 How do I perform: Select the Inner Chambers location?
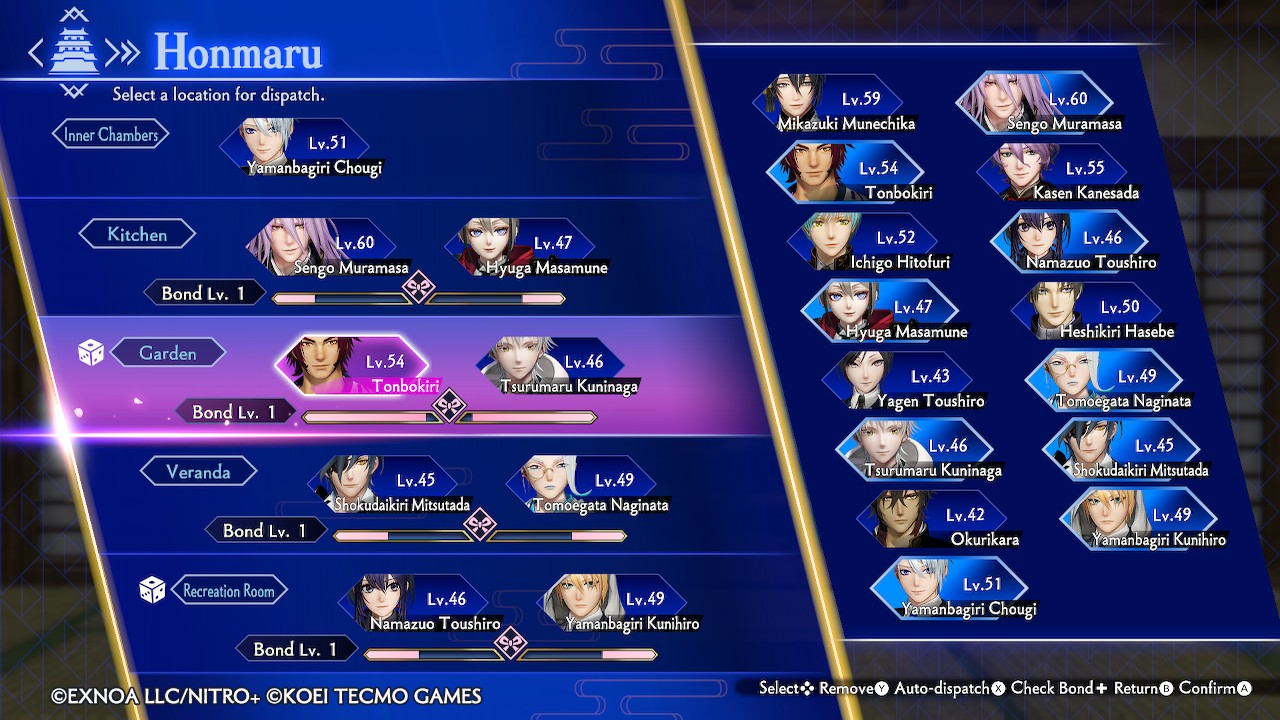[x=111, y=135]
